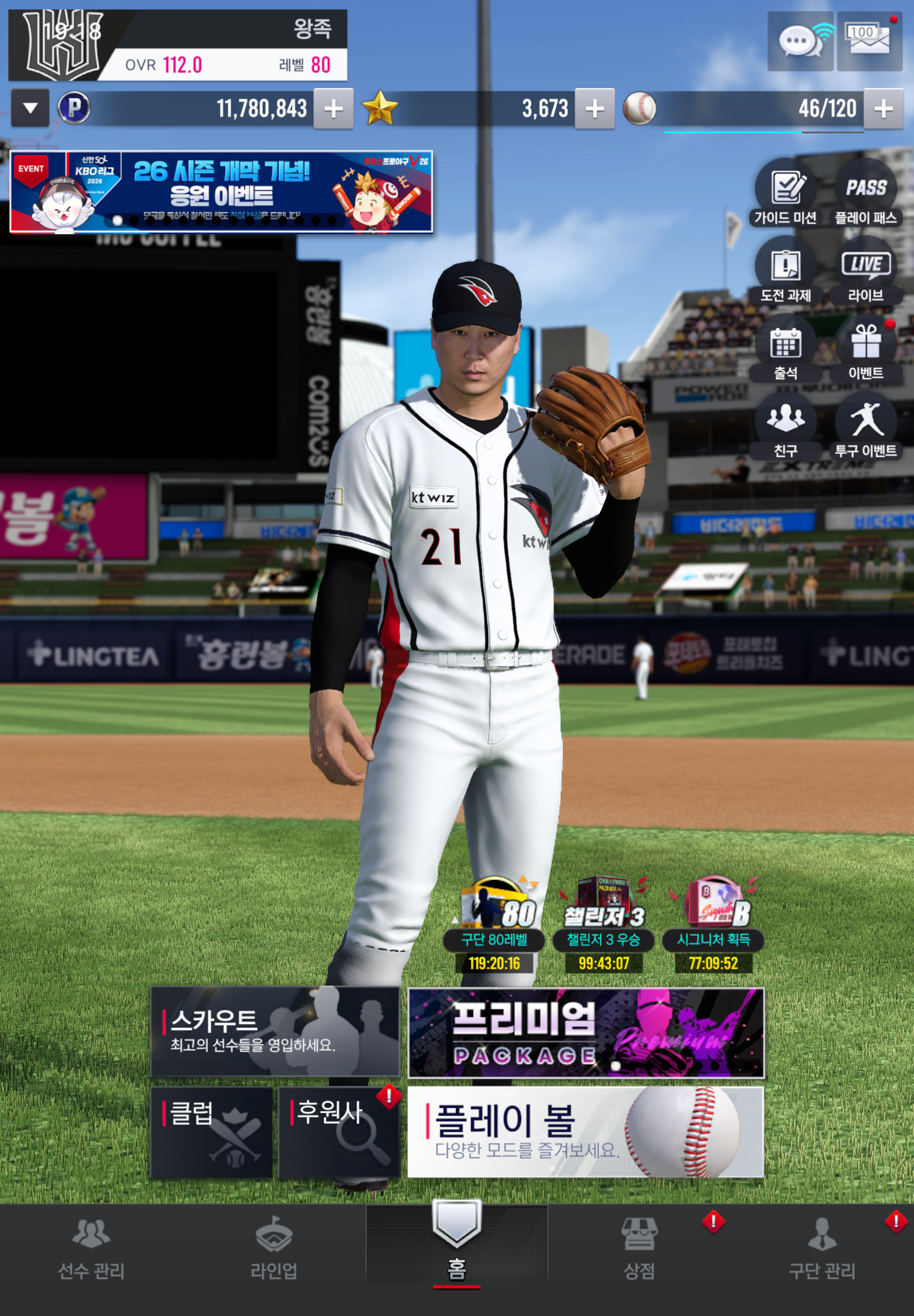Switch to the 상점 shop tab
This screenshot has width=914, height=1316.
click(x=639, y=1248)
